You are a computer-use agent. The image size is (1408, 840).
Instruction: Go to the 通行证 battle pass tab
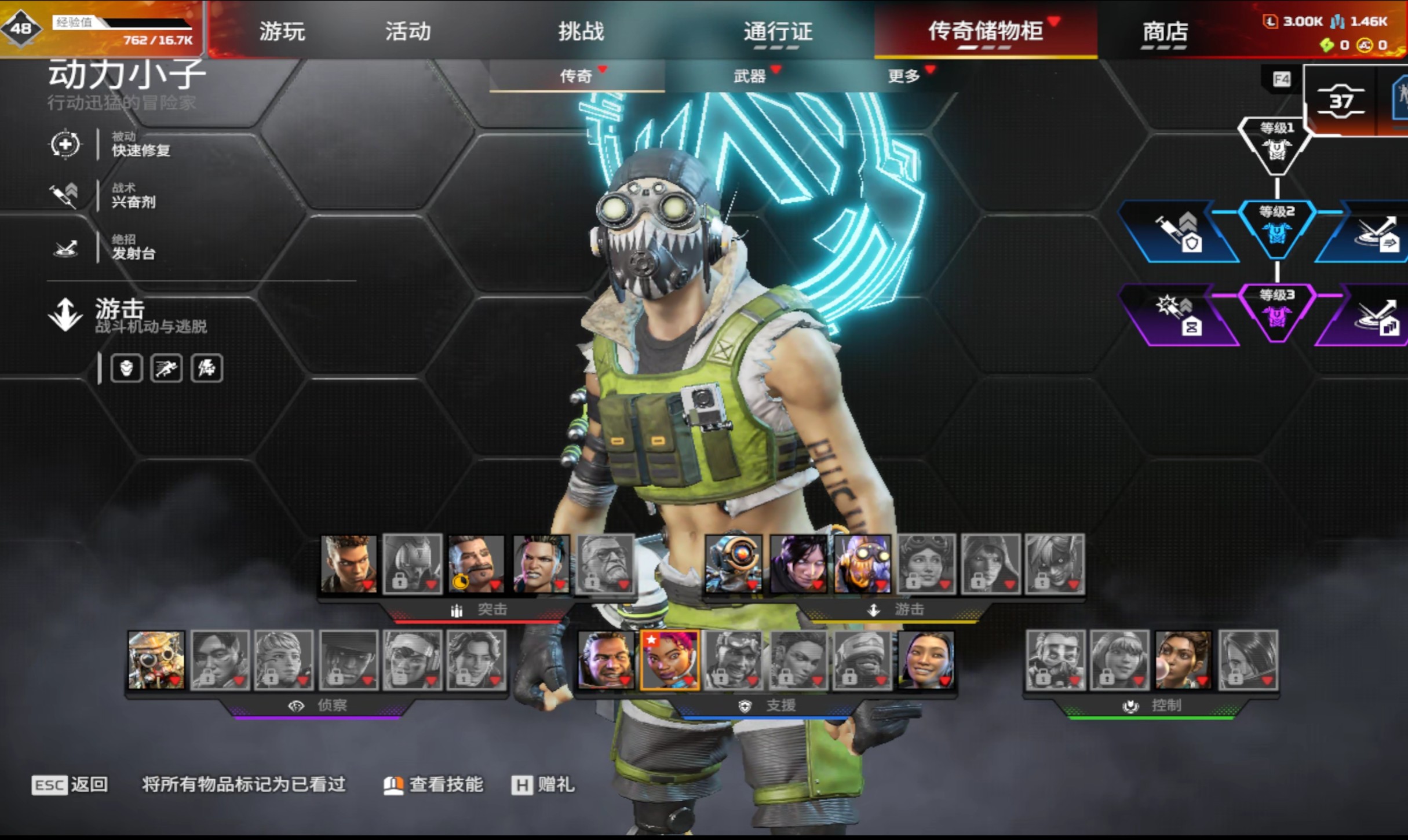click(778, 31)
